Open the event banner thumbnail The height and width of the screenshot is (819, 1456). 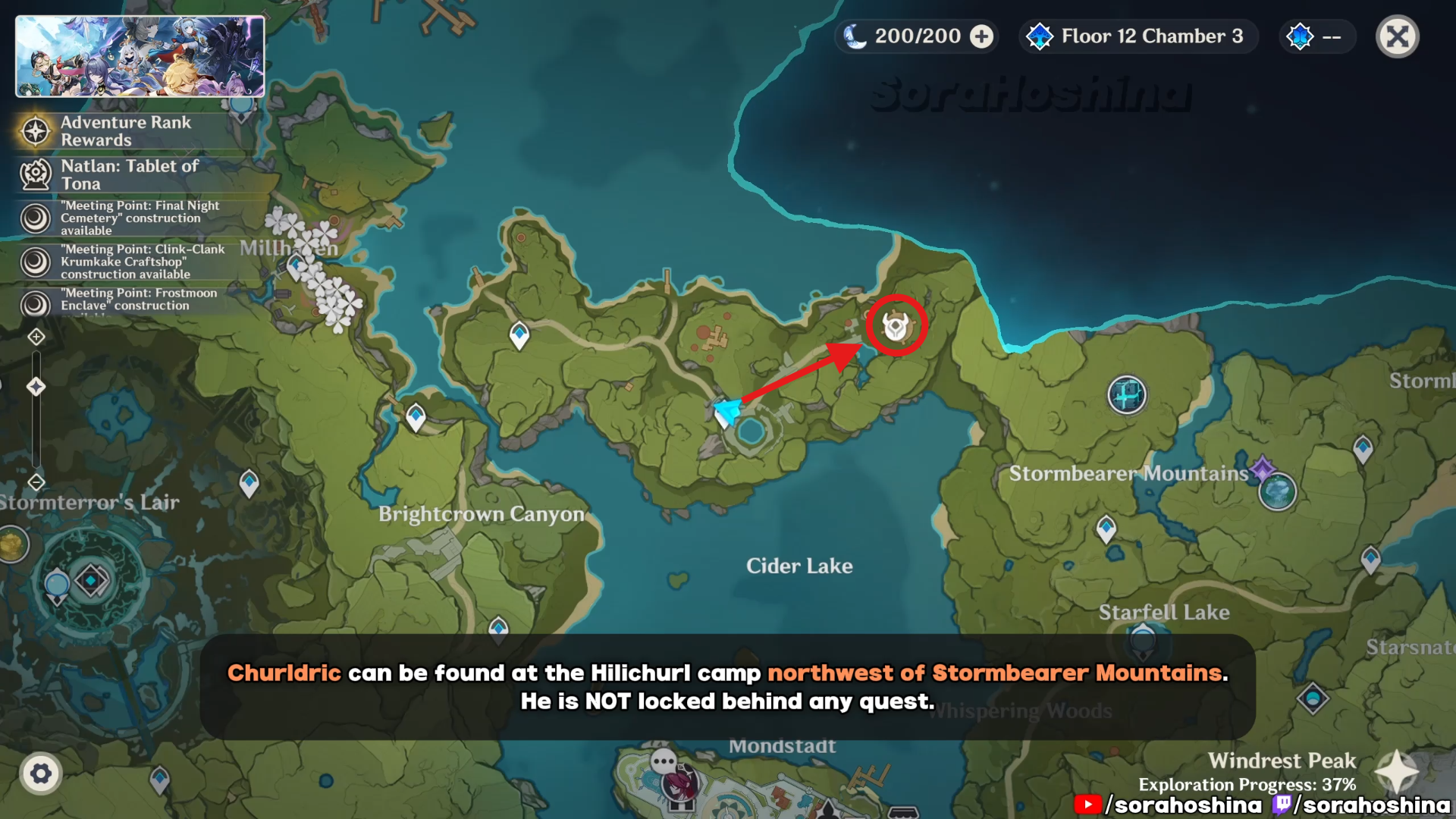click(140, 57)
